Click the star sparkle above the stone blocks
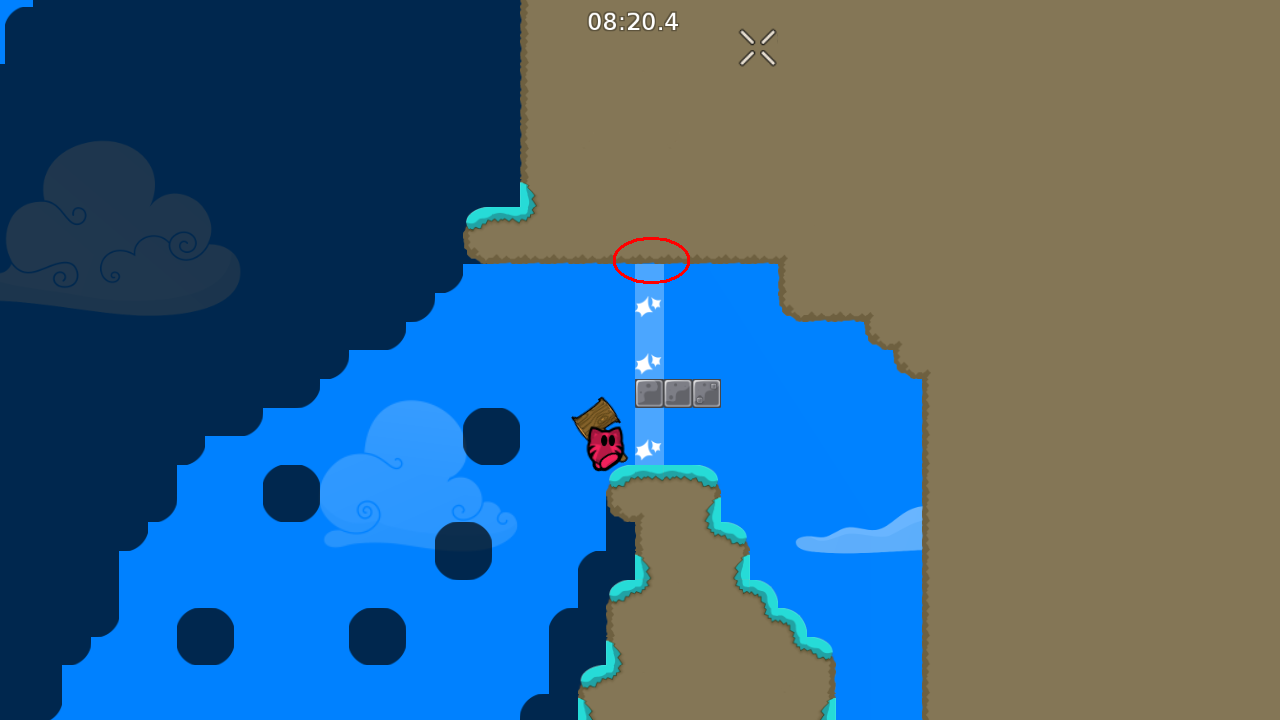This screenshot has width=1280, height=720. click(x=646, y=361)
